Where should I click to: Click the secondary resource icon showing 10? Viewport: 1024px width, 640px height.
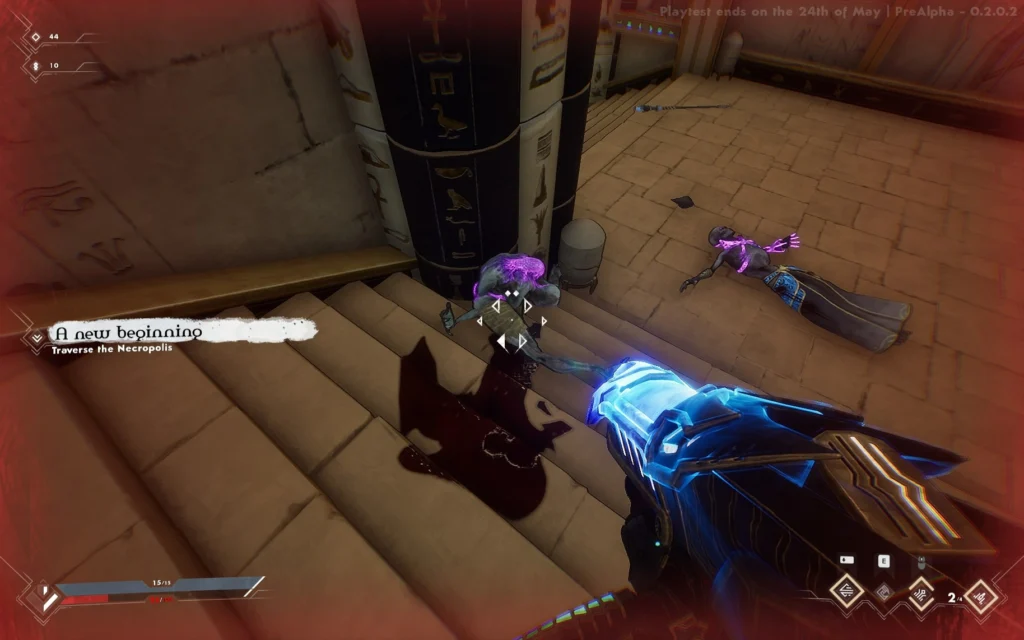pos(36,65)
